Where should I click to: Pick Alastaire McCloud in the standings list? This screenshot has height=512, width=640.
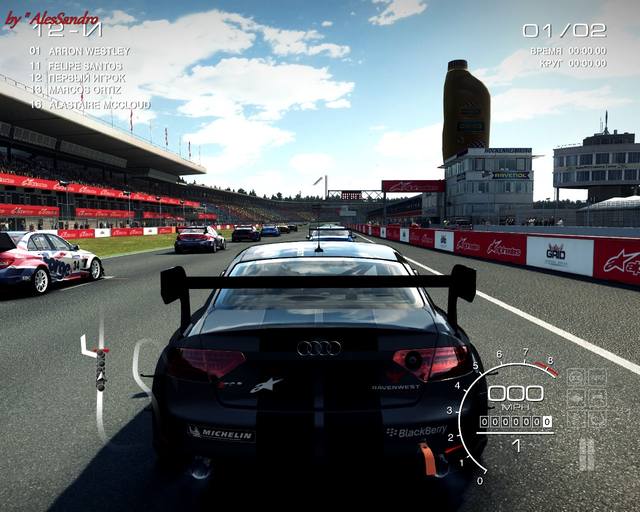97,104
